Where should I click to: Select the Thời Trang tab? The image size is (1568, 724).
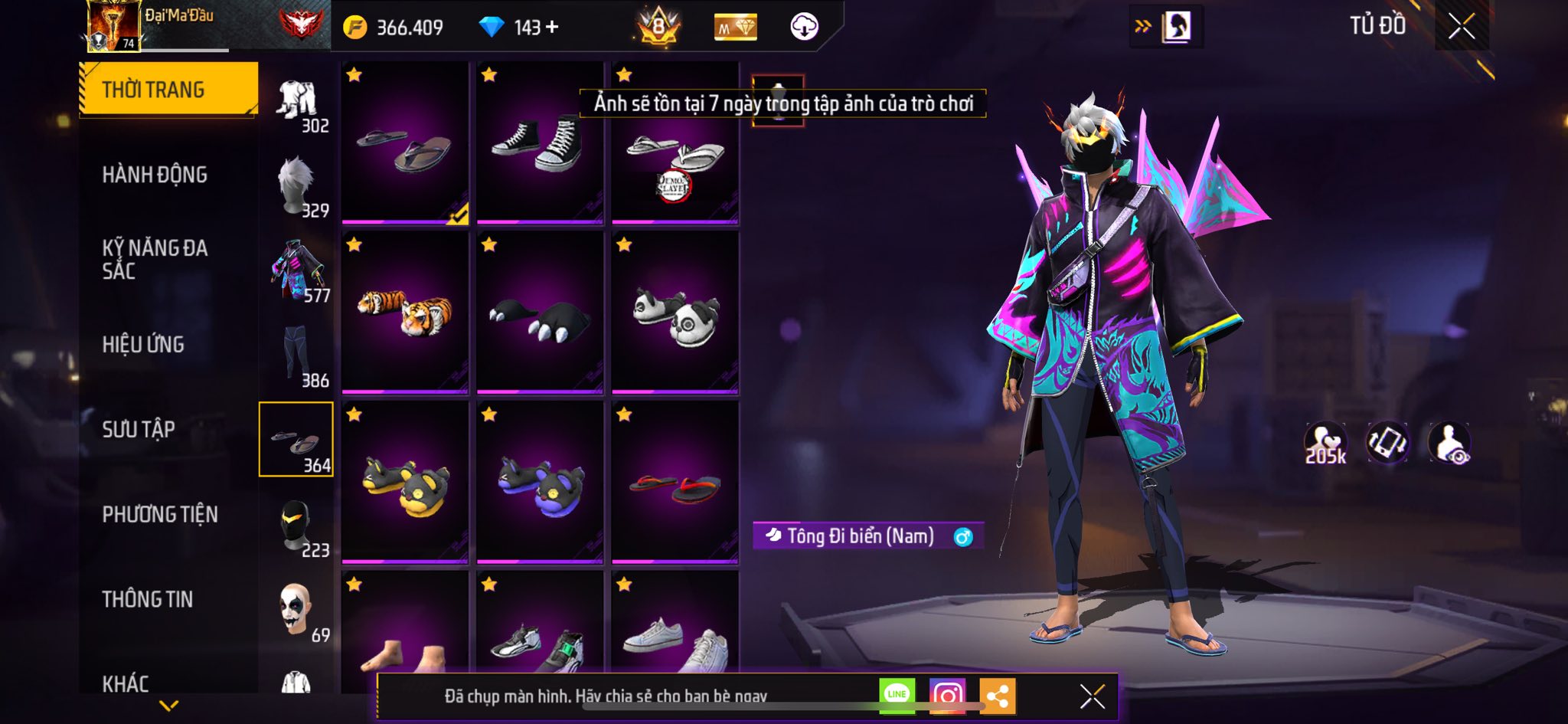(x=168, y=90)
